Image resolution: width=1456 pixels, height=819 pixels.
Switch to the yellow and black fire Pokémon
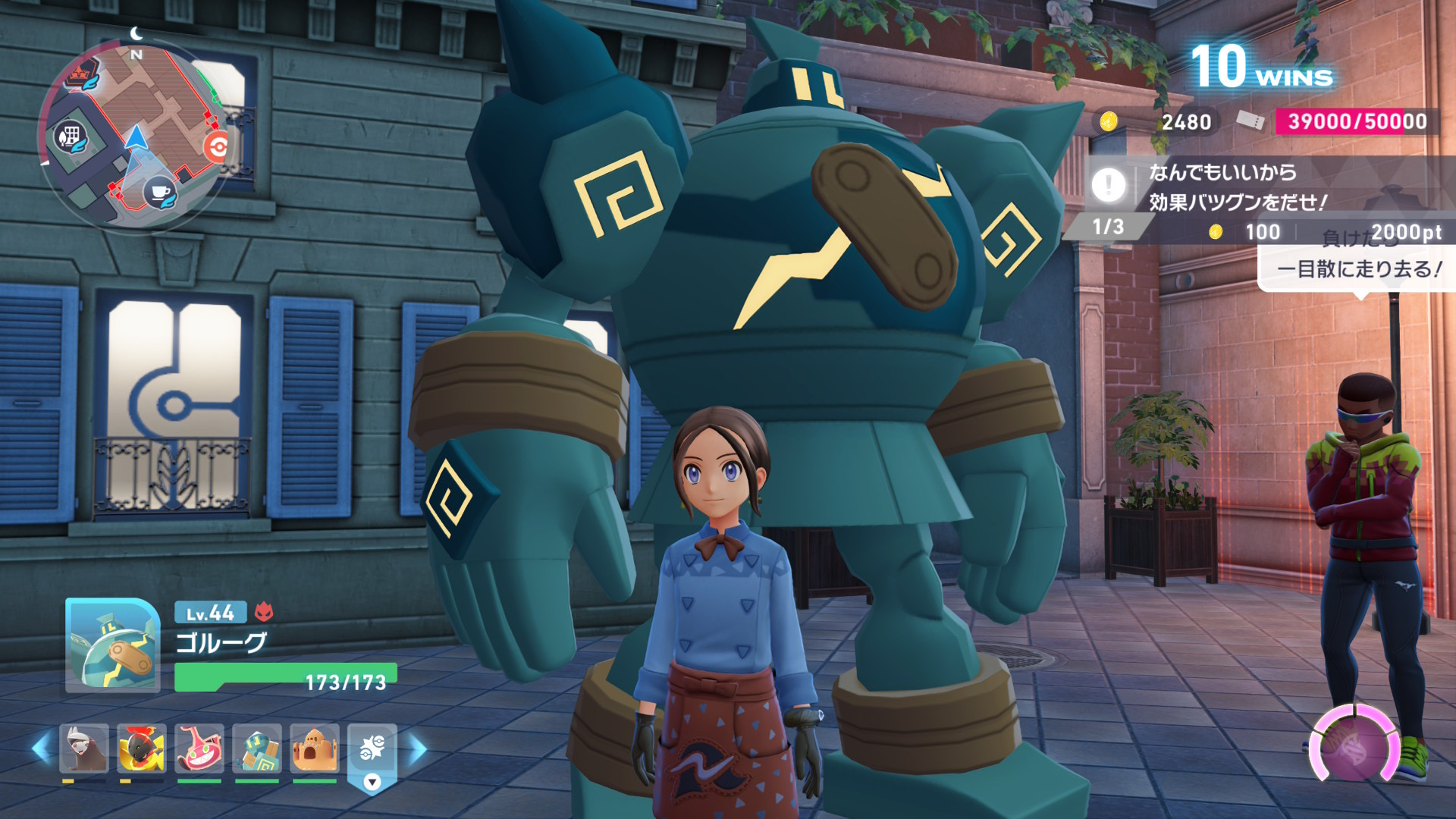tap(141, 748)
